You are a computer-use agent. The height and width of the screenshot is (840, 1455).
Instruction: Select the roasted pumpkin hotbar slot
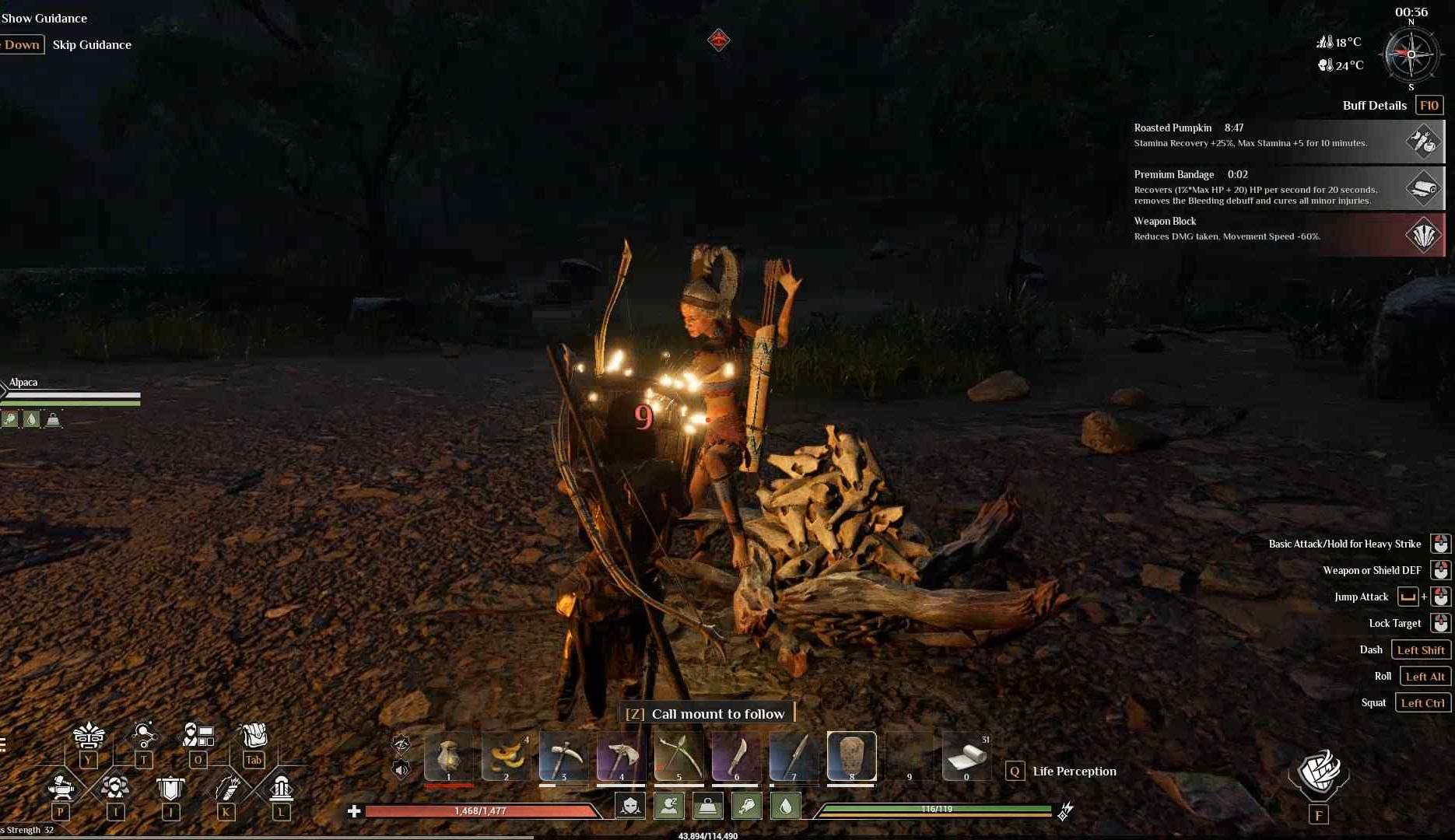(x=506, y=755)
